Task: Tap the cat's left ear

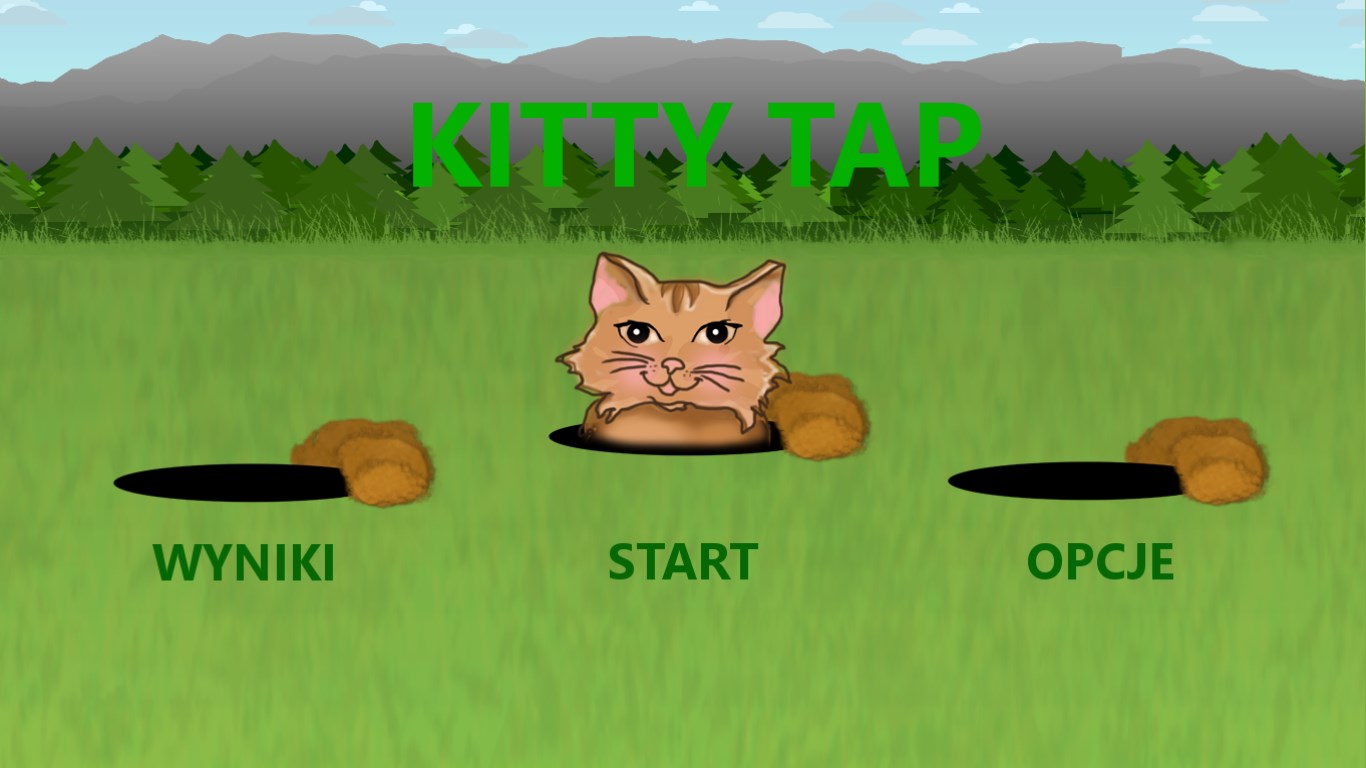Action: point(613,285)
